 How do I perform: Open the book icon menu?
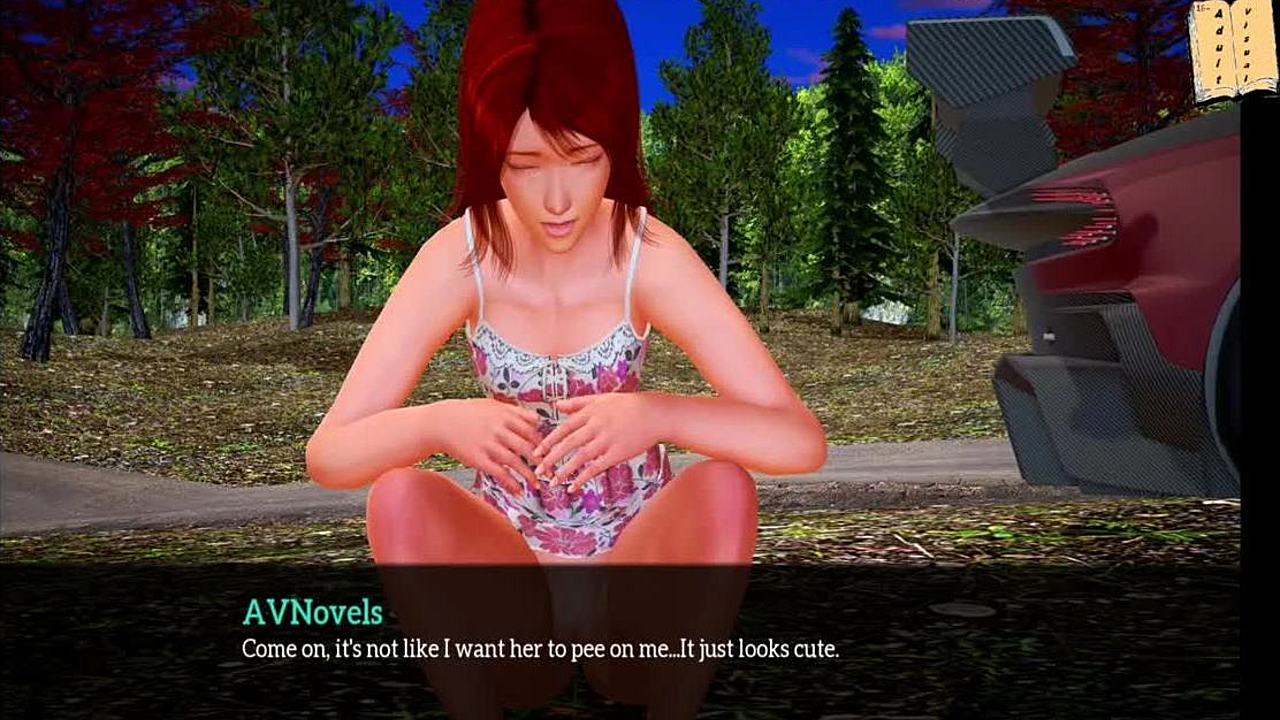[1232, 50]
